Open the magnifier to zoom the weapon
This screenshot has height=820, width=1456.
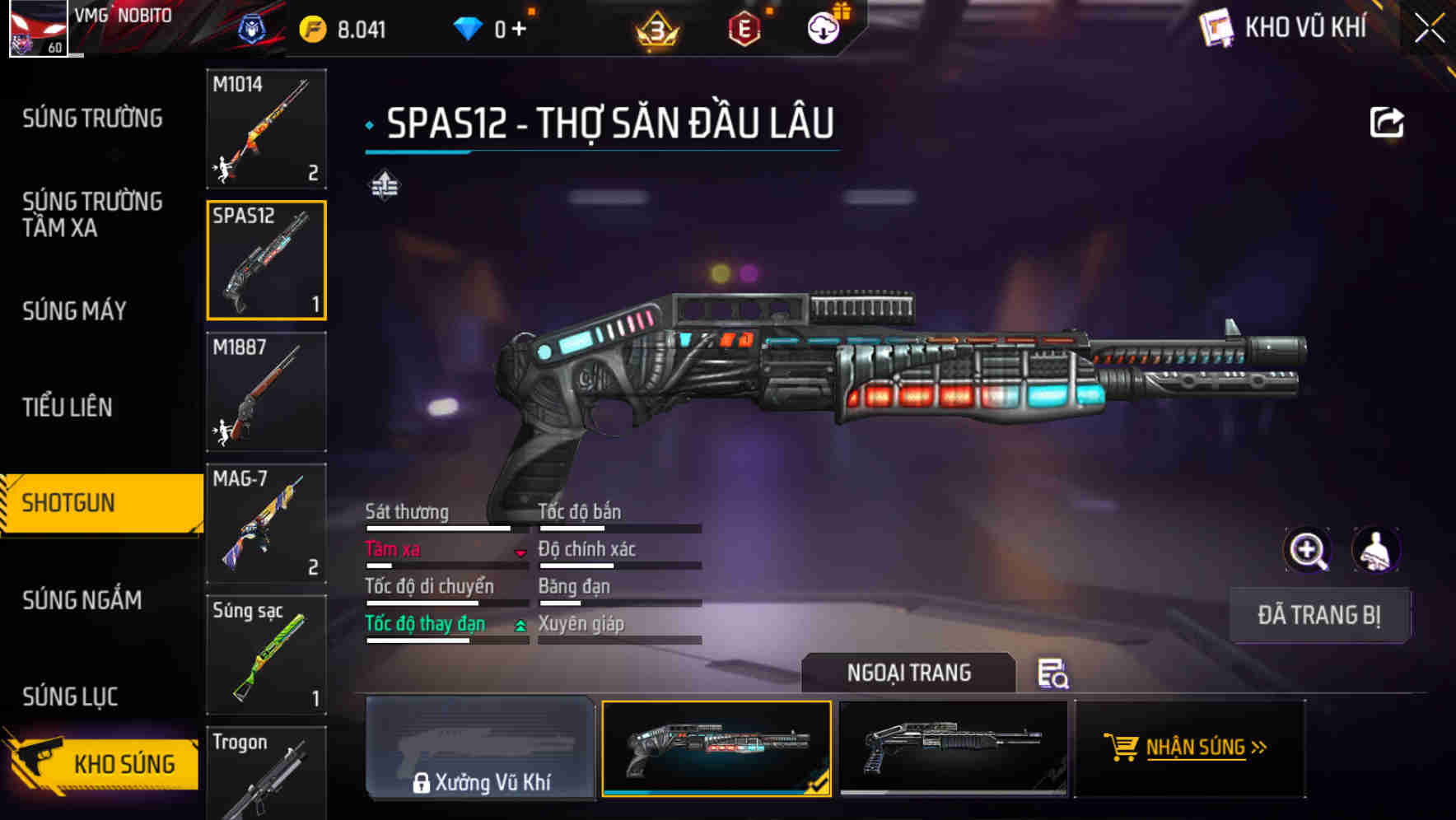1309,550
